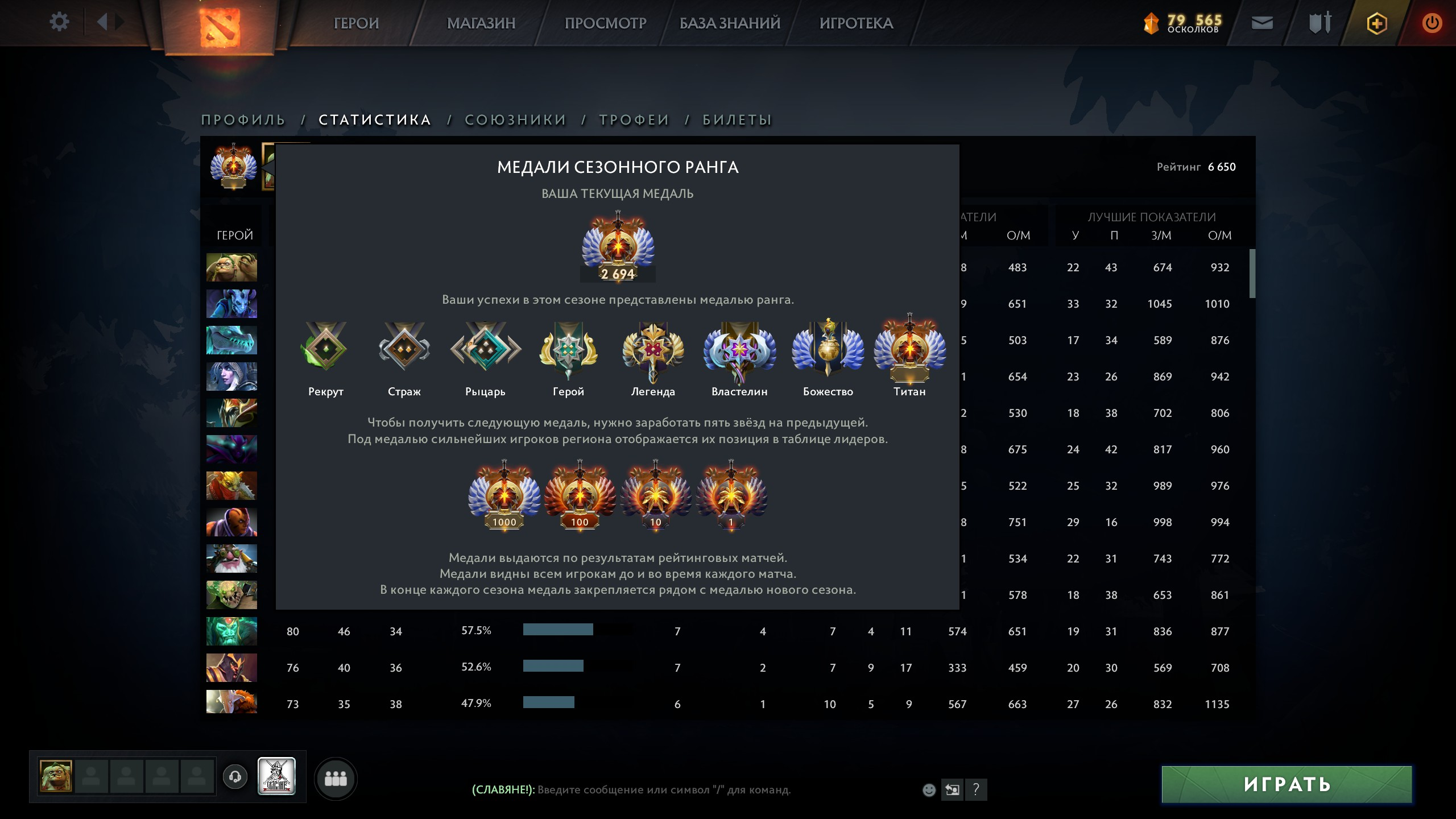The image size is (1456, 819).
Task: Open the emoticon smiley picker
Action: (x=929, y=789)
